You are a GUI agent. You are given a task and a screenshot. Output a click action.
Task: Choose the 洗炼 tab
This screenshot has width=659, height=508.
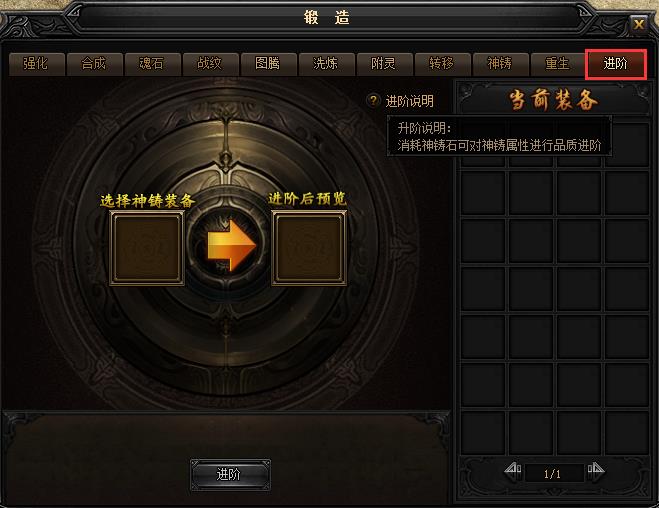(x=326, y=63)
